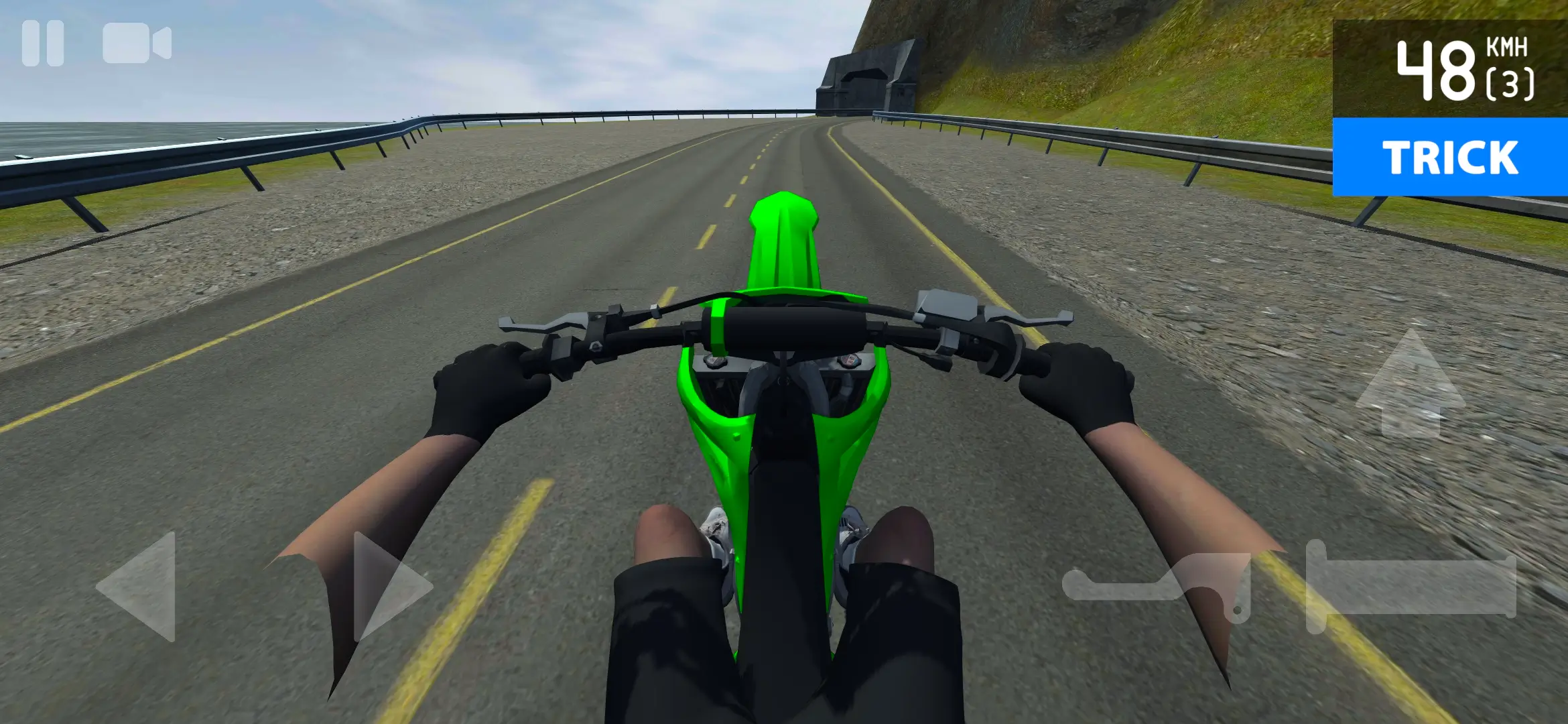Open the trick menu via TRICK button

(x=1451, y=158)
